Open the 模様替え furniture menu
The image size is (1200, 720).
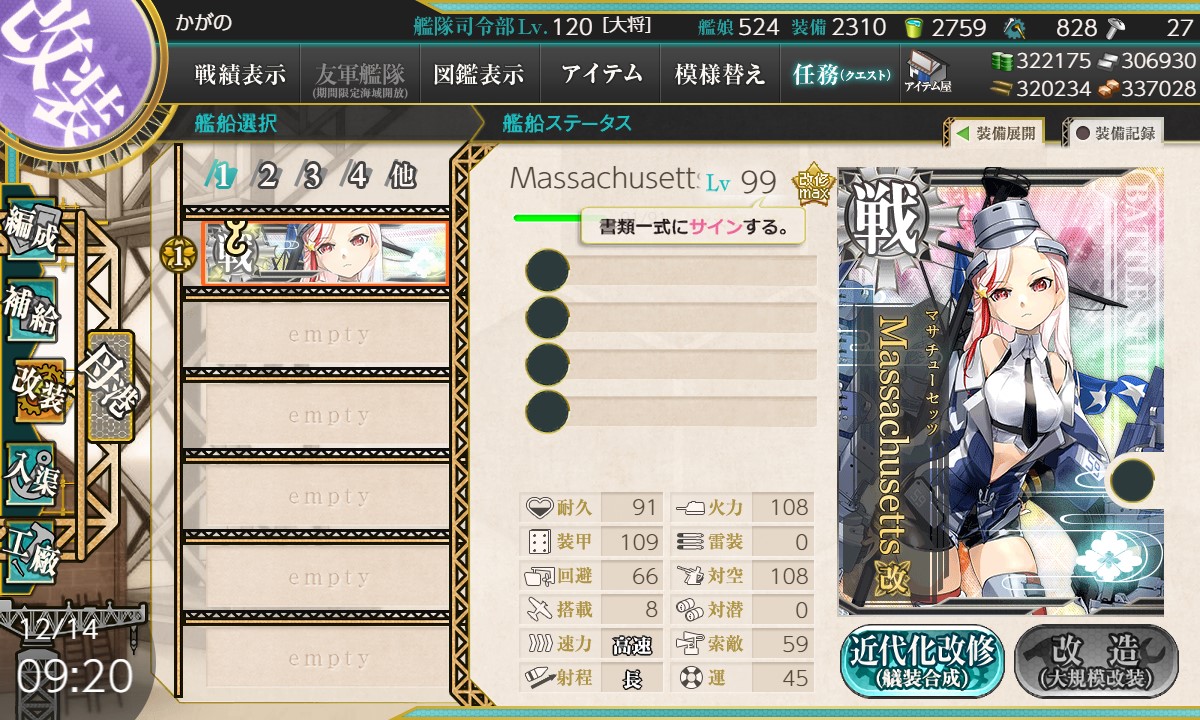coord(720,75)
